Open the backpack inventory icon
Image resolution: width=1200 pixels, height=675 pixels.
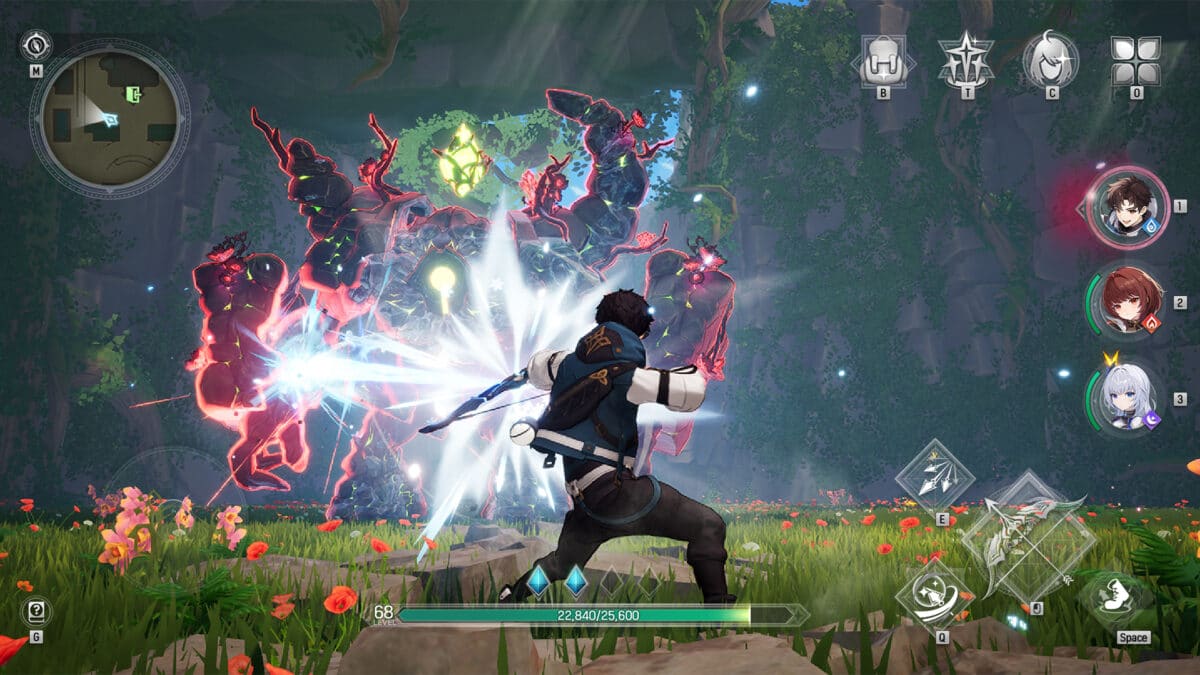[883, 62]
